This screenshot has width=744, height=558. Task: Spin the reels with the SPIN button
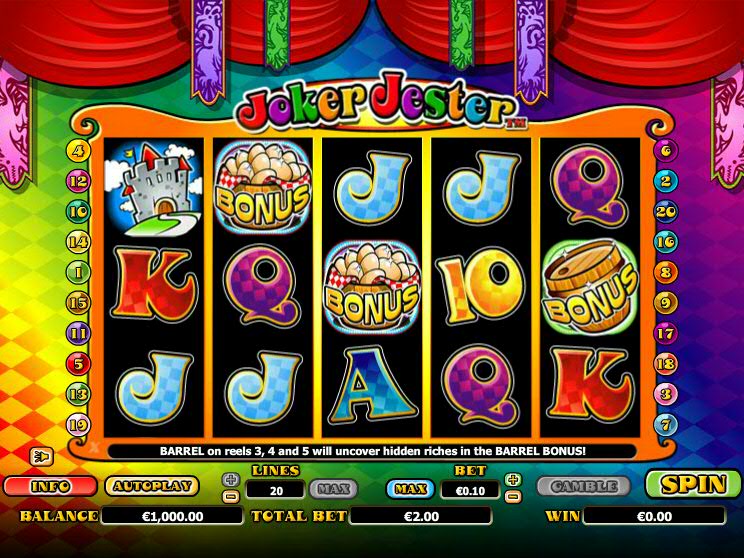tap(692, 485)
